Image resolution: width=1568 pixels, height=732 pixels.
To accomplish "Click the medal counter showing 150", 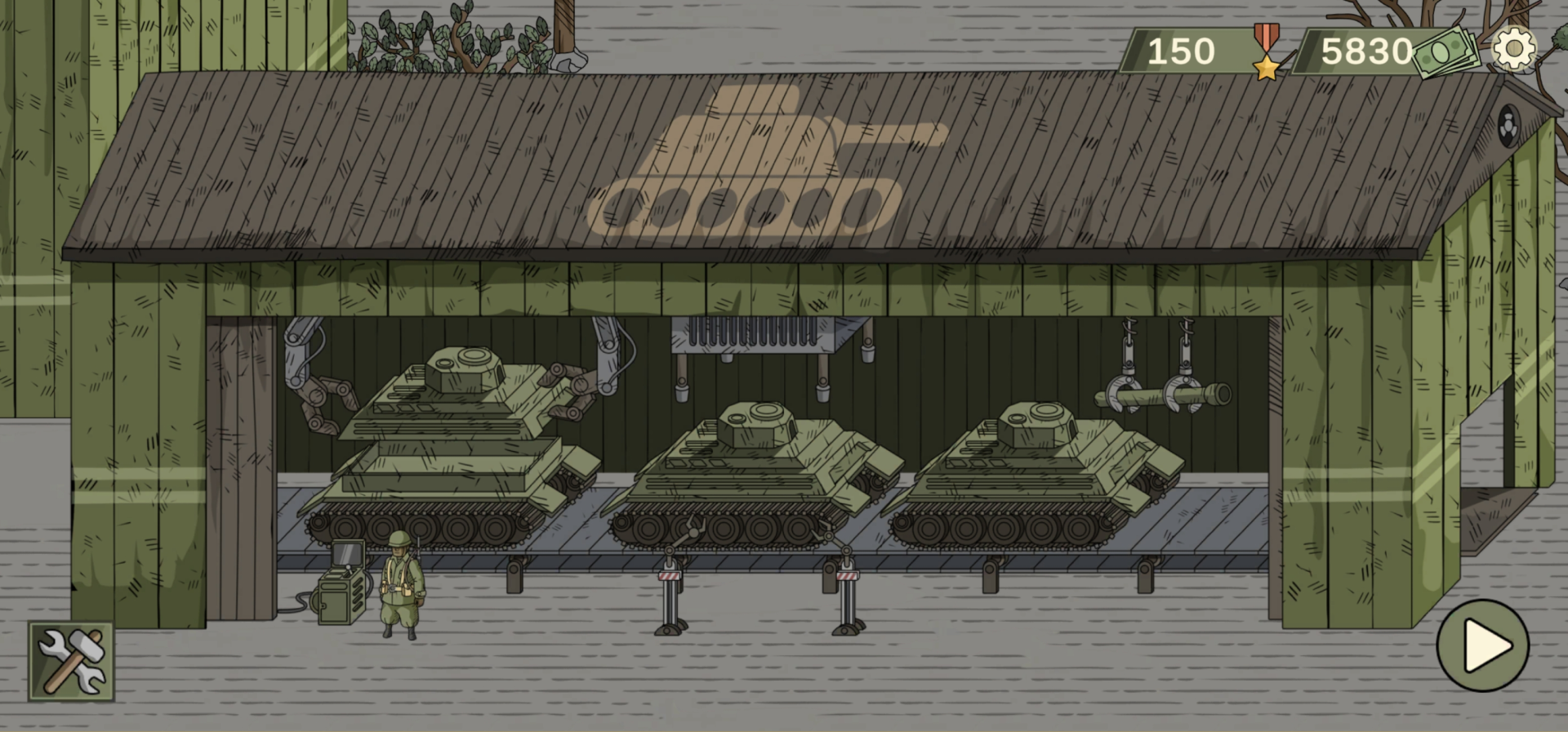I will click(x=1183, y=51).
